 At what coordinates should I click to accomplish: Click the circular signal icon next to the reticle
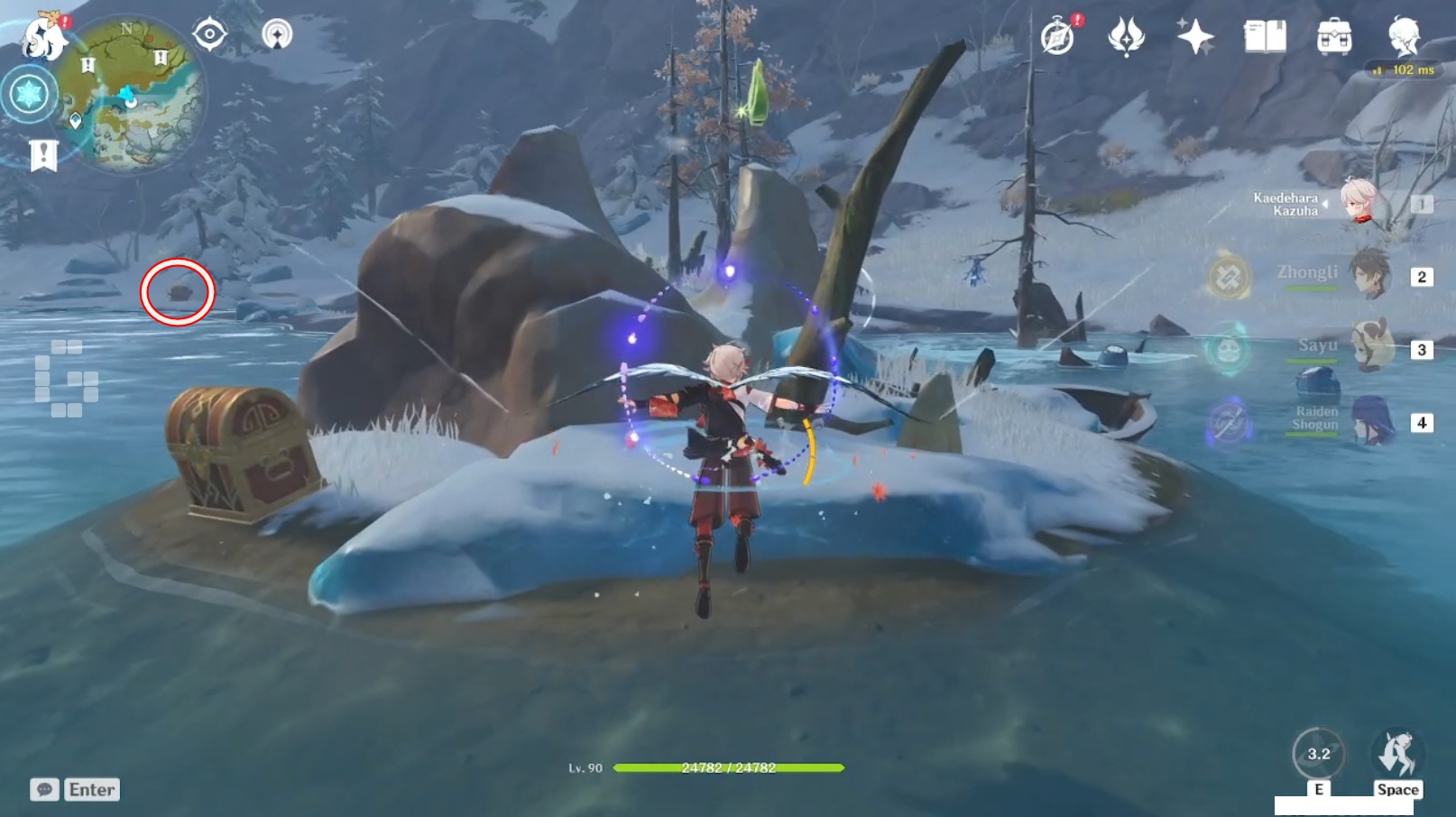[x=277, y=35]
